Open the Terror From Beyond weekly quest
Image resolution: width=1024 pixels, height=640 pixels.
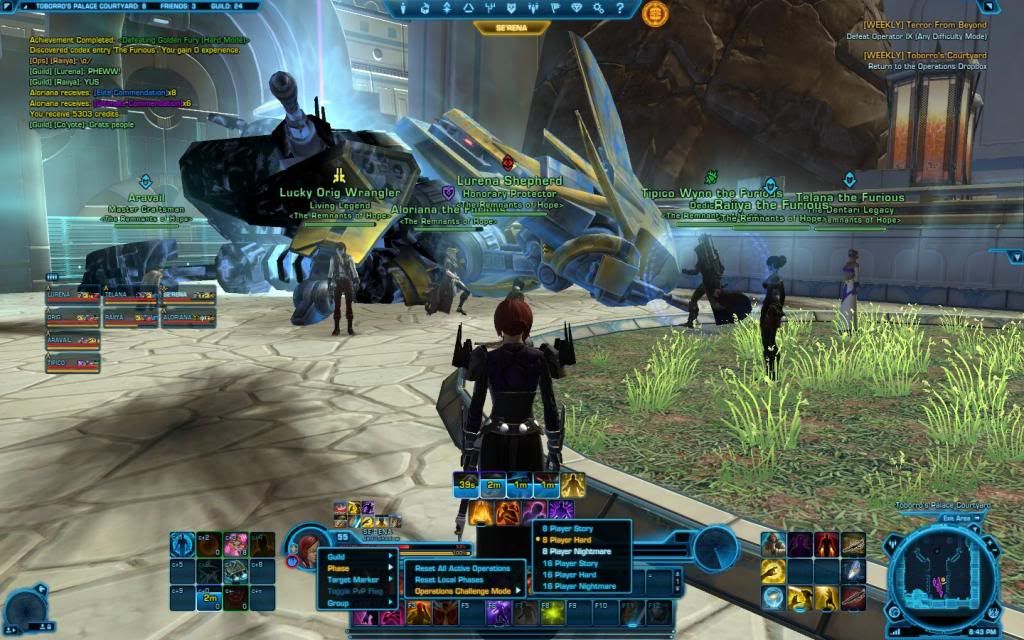(x=925, y=25)
